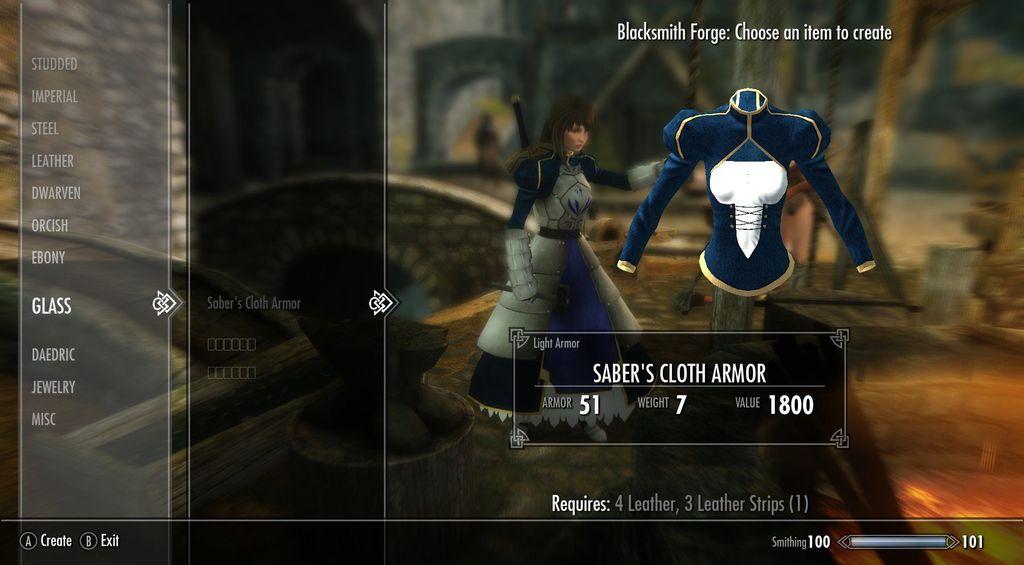Open the Misc category

pyautogui.click(x=43, y=420)
